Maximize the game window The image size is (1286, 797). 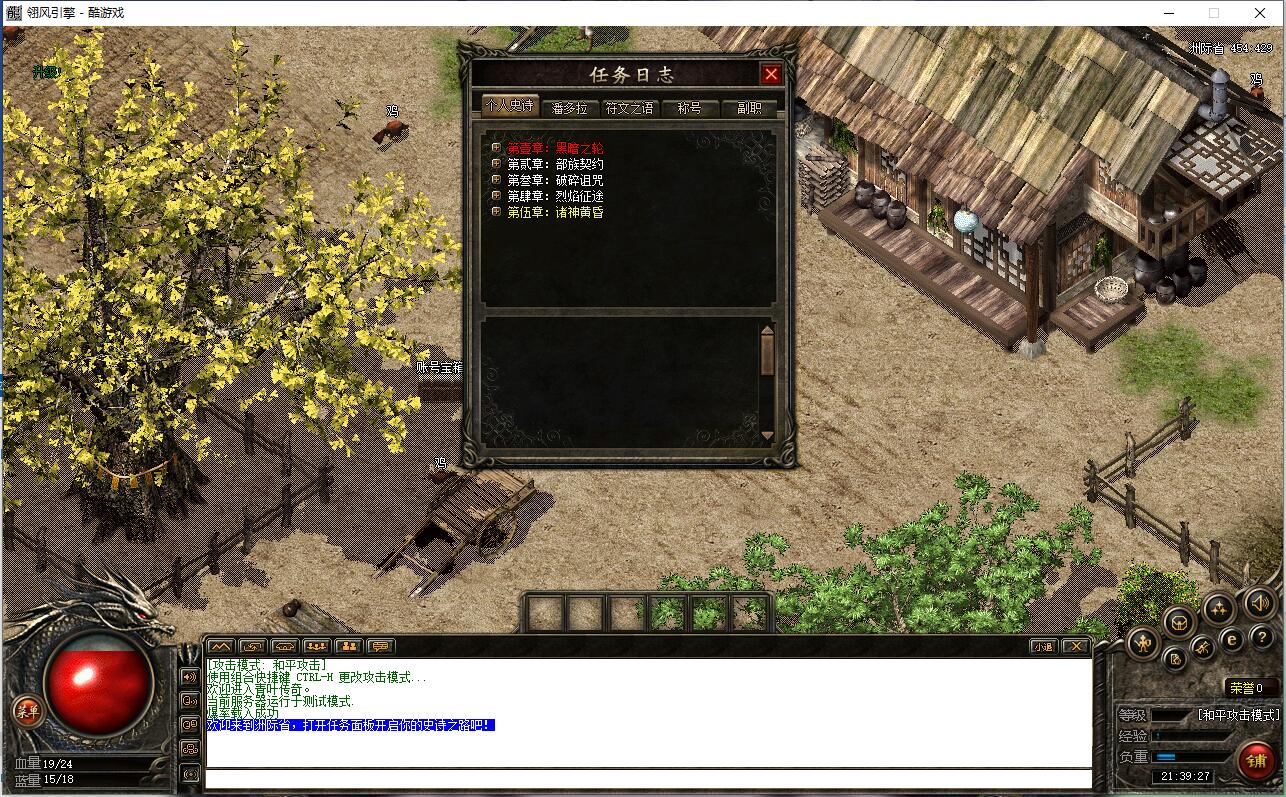1214,13
